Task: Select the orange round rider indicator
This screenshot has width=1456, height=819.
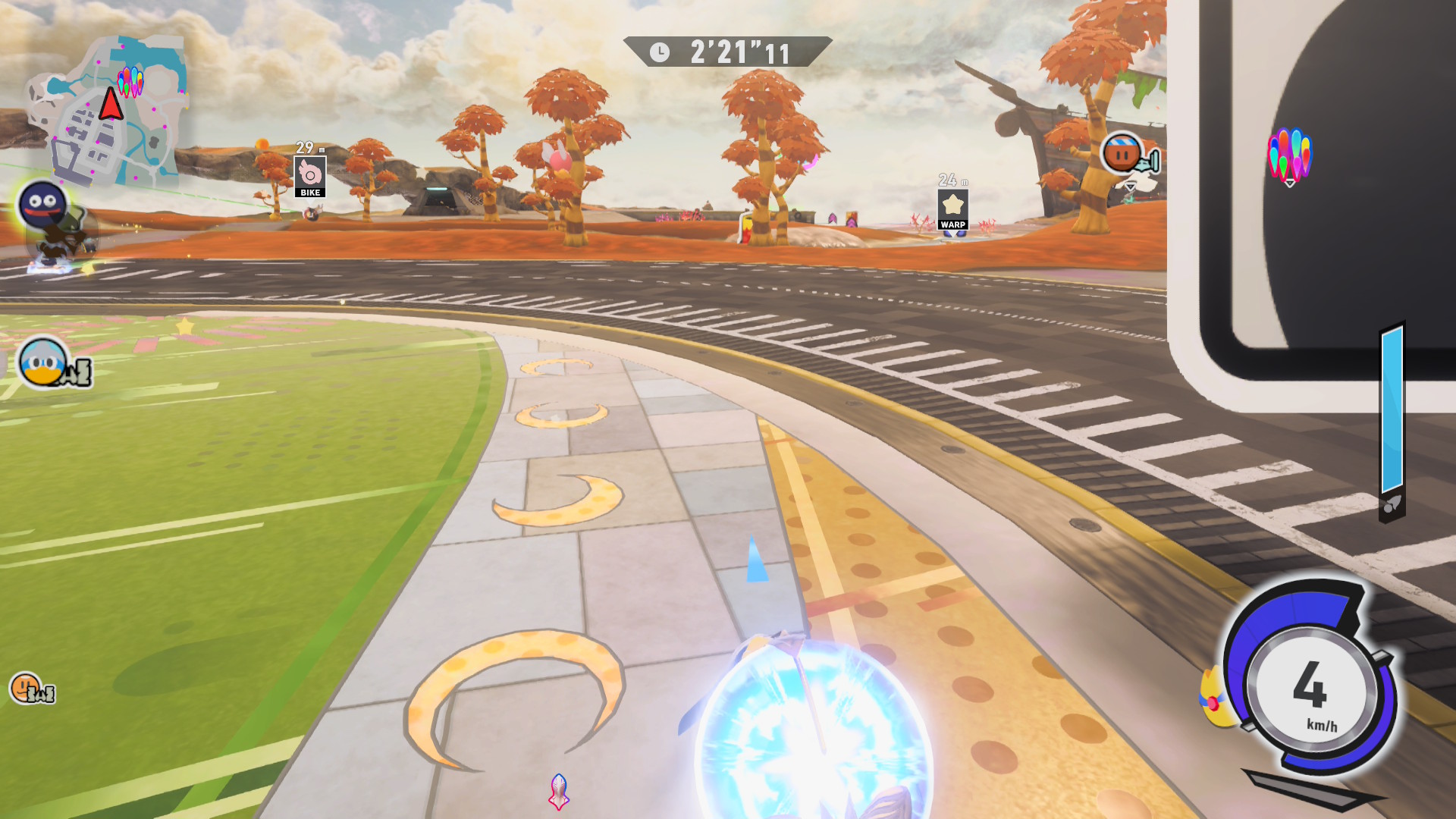Action: [1122, 154]
